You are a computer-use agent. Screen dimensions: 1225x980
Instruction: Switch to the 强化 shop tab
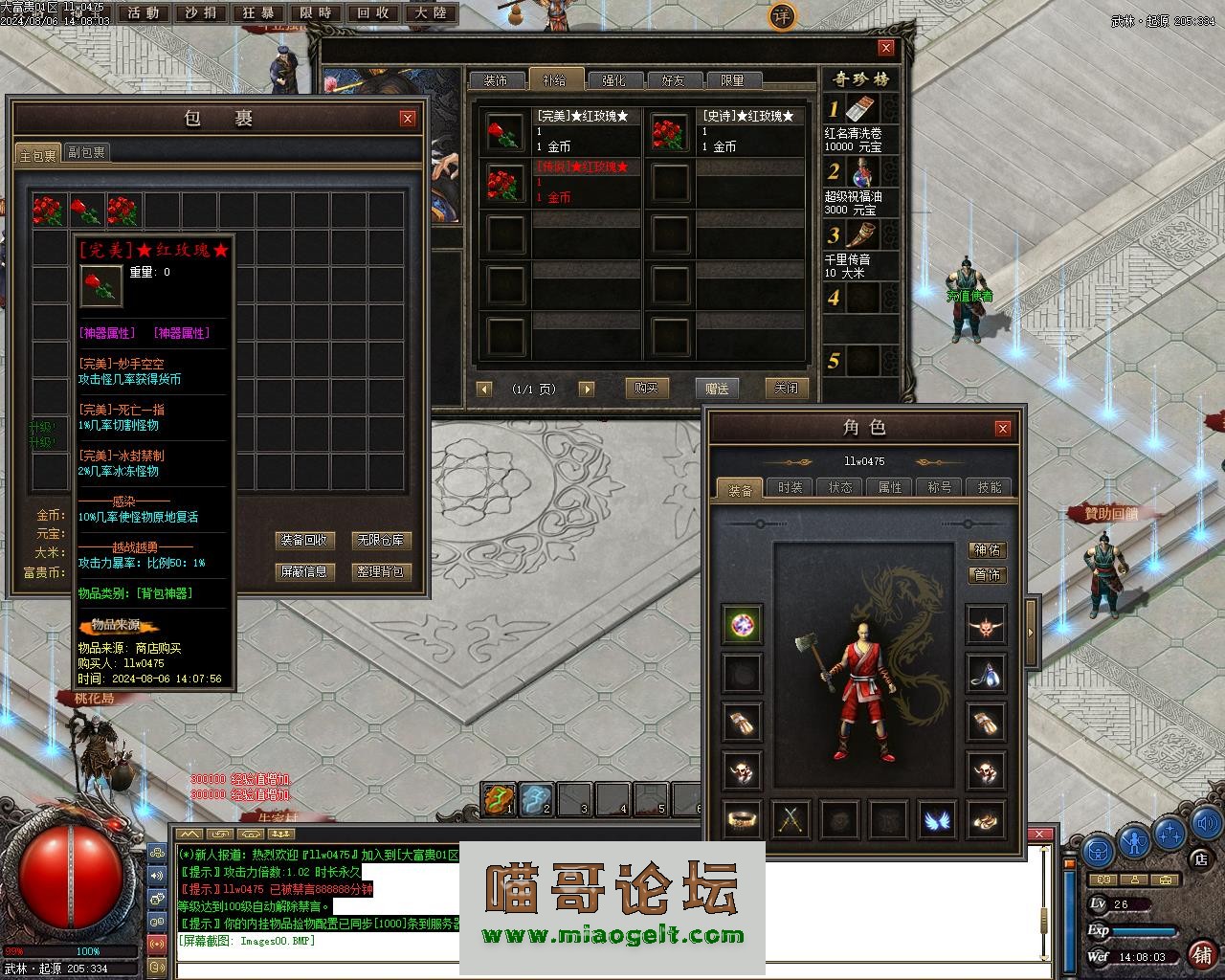(613, 81)
